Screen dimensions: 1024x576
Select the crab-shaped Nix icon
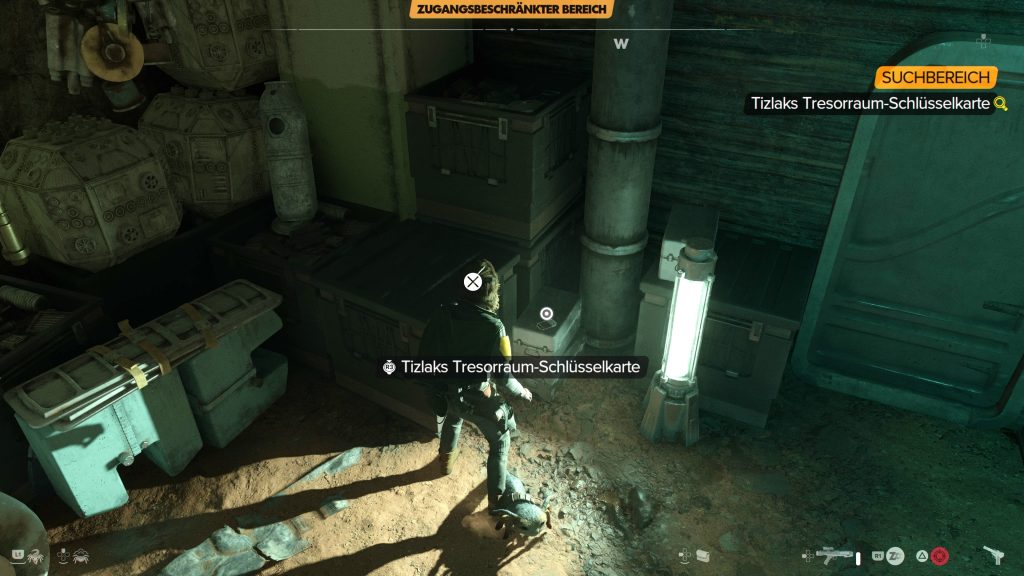(83, 555)
